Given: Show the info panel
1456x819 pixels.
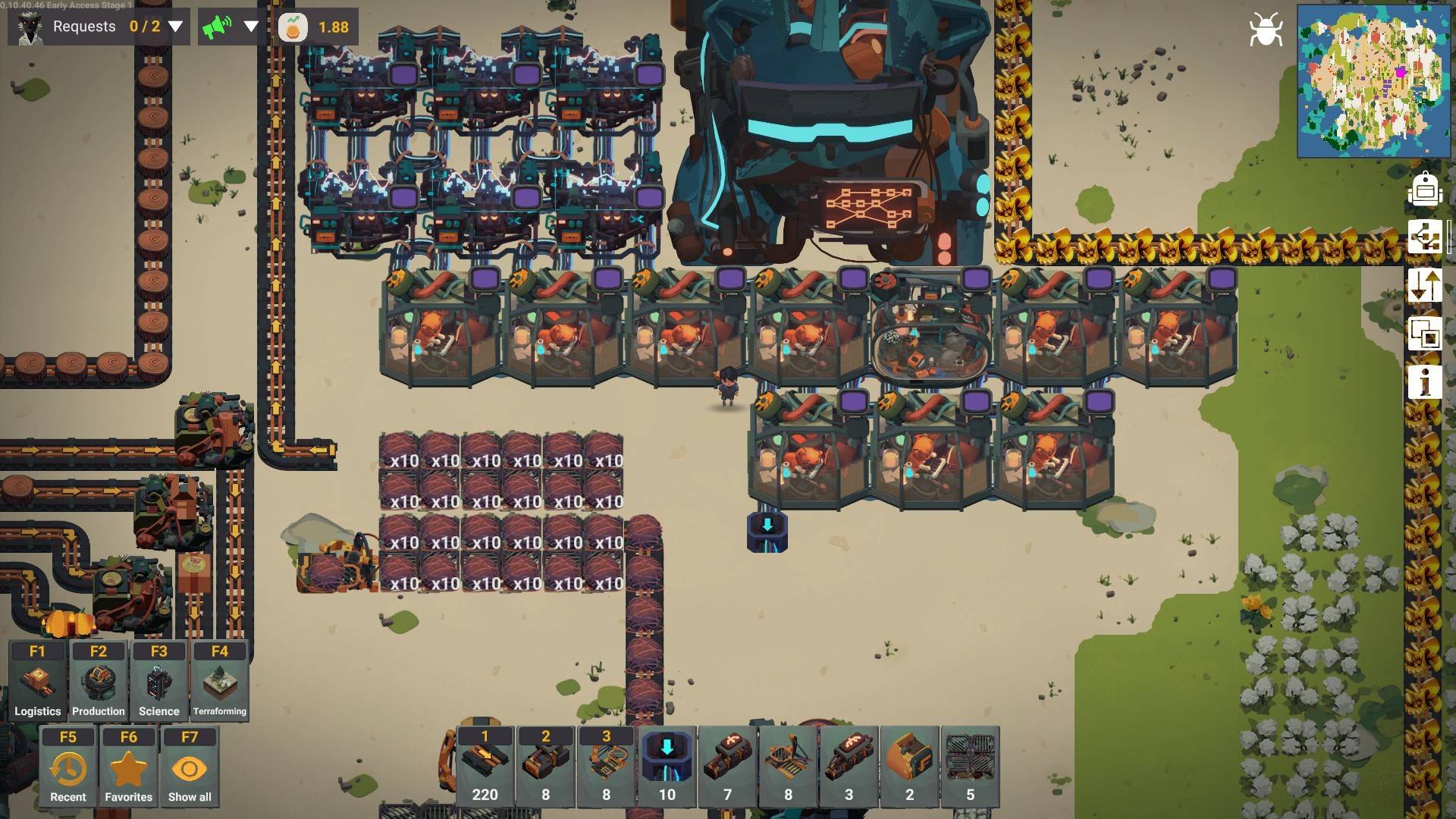Looking at the screenshot, I should (1425, 381).
